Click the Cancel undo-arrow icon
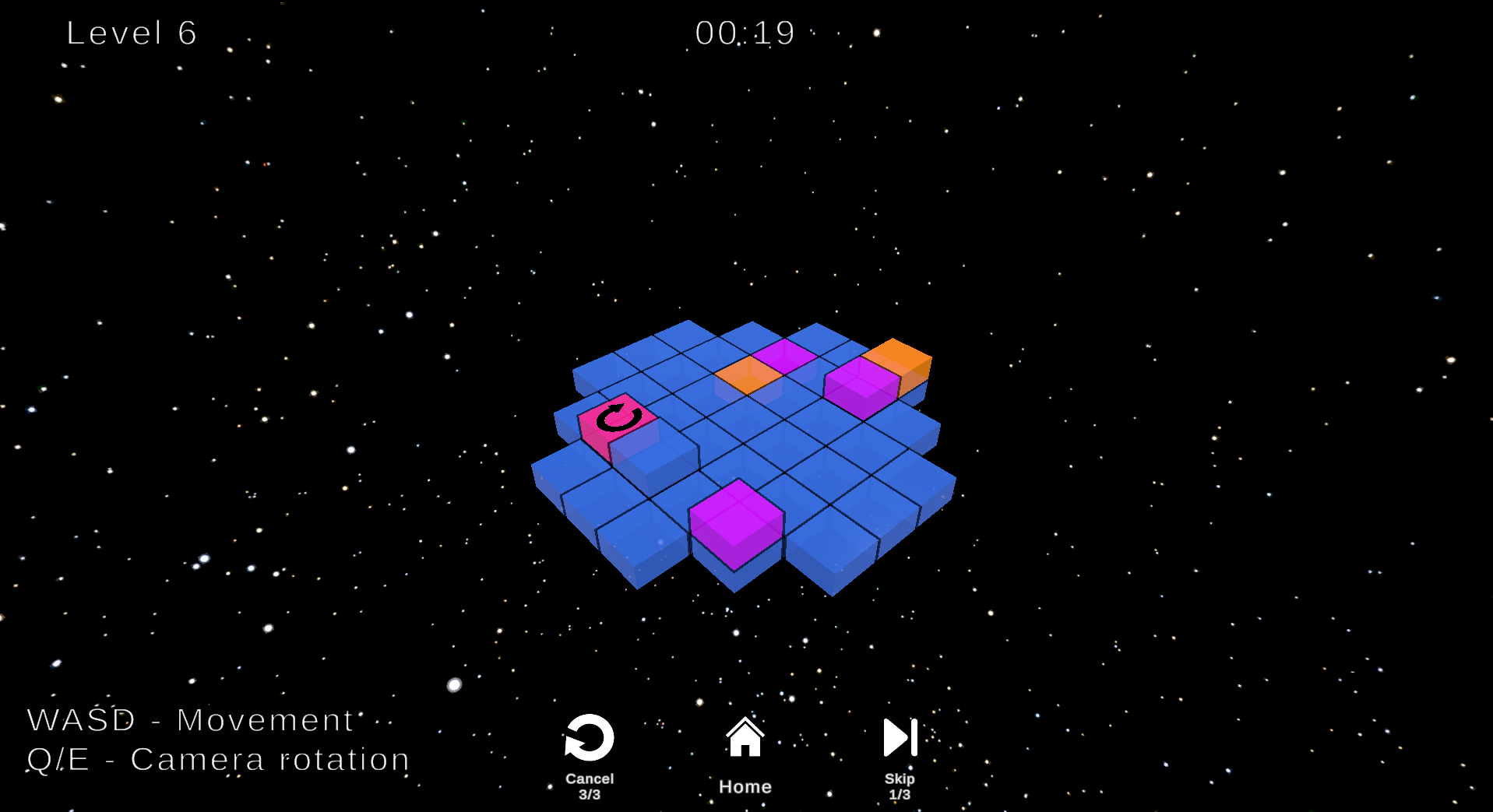 pyautogui.click(x=590, y=737)
